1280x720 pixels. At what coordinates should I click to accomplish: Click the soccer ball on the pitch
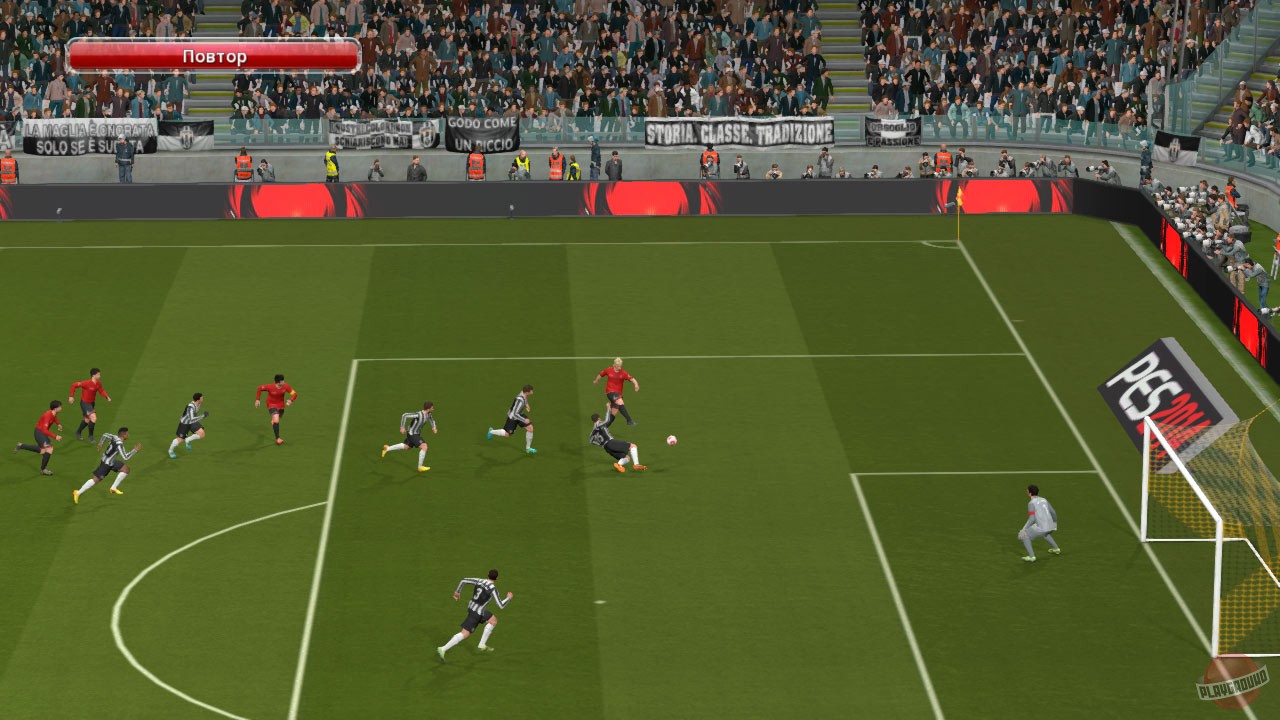(x=672, y=441)
